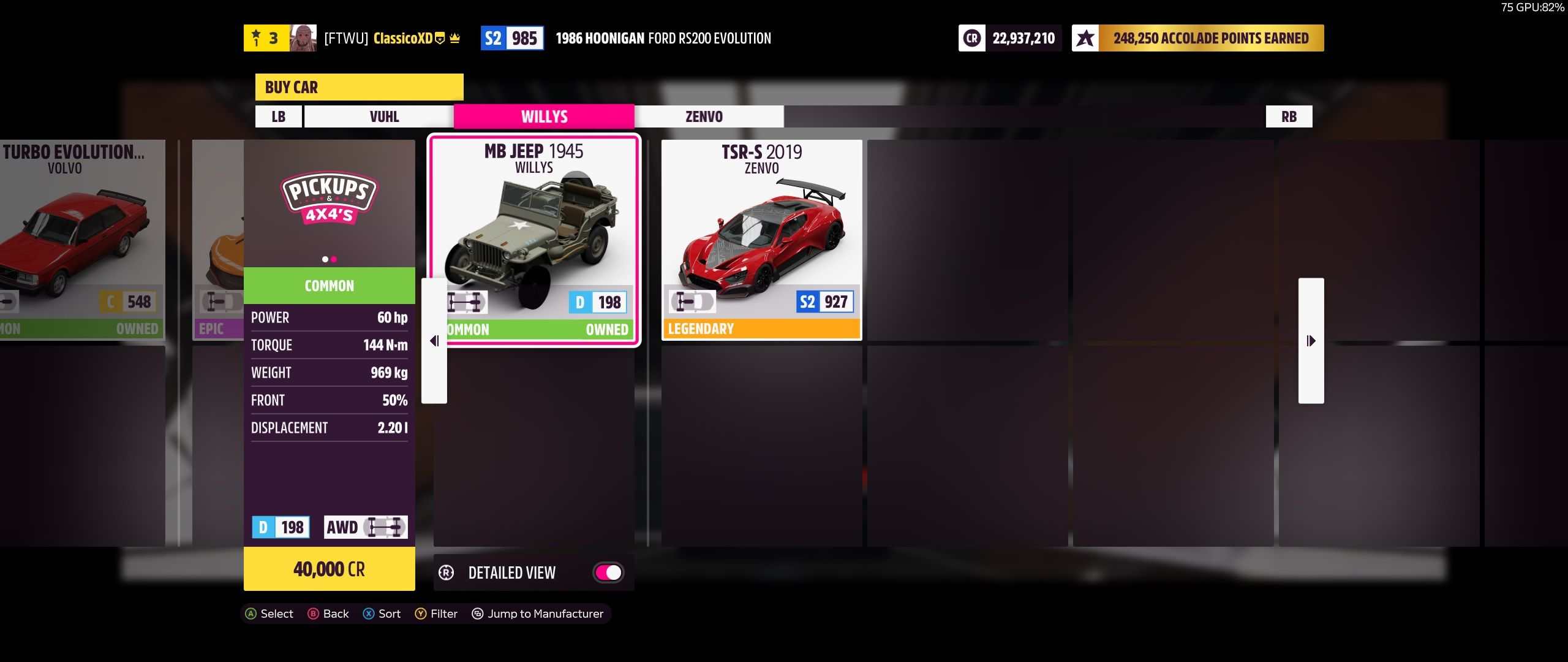
Task: Buy the Jeep for 40,000 CR
Action: pos(329,569)
